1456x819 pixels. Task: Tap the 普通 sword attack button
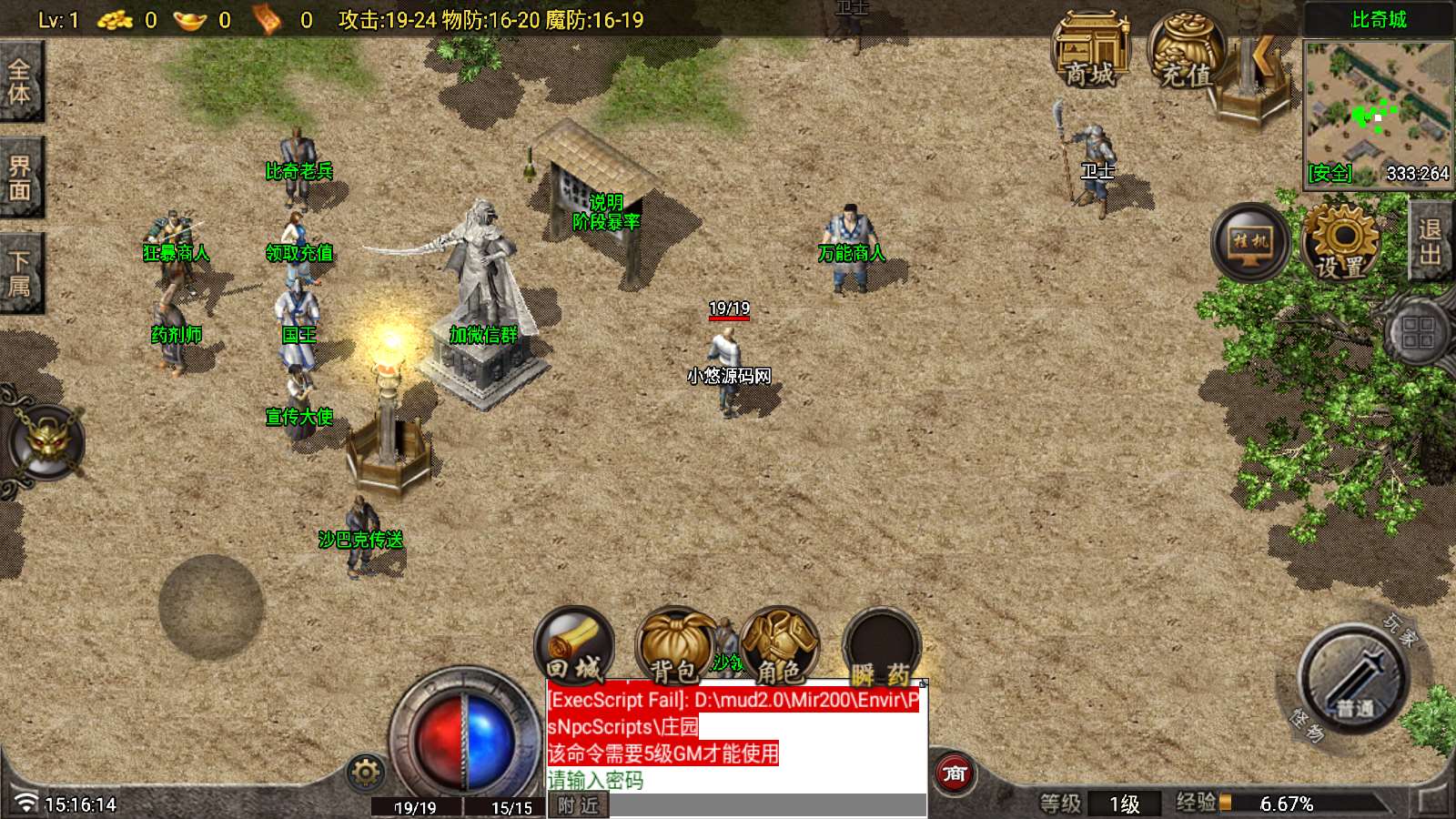click(x=1353, y=678)
